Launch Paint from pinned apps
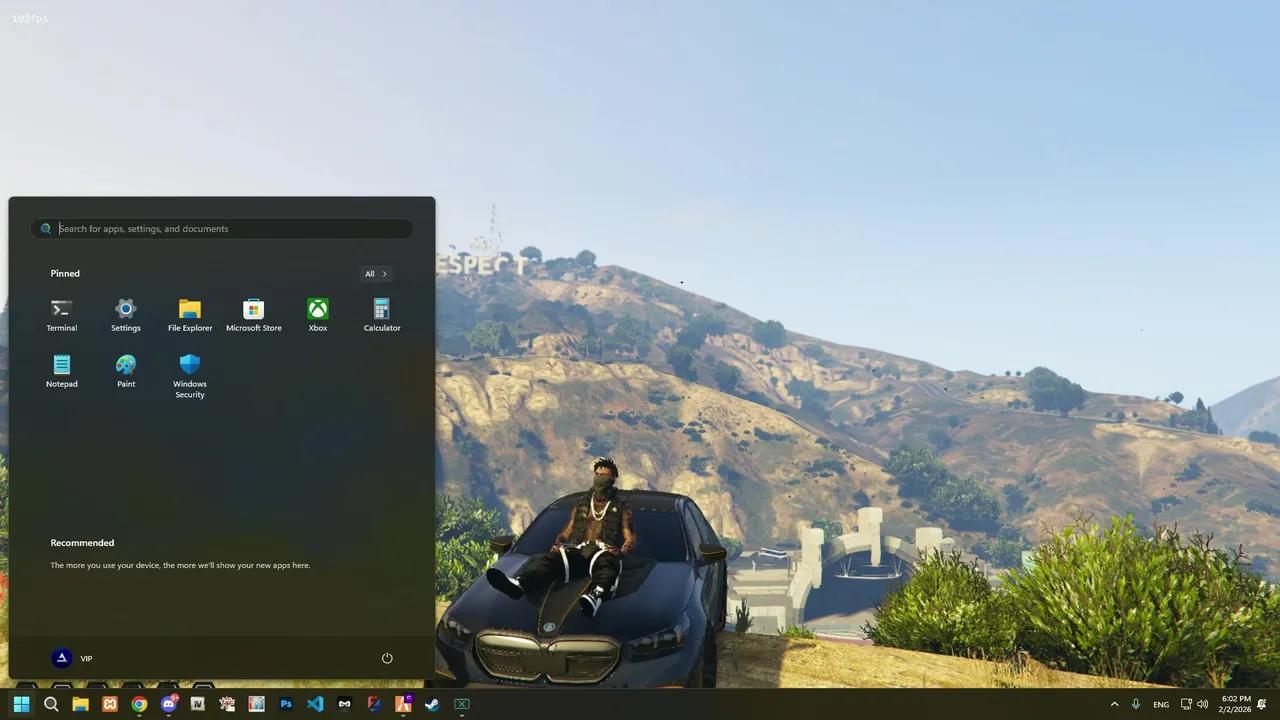 [x=125, y=370]
